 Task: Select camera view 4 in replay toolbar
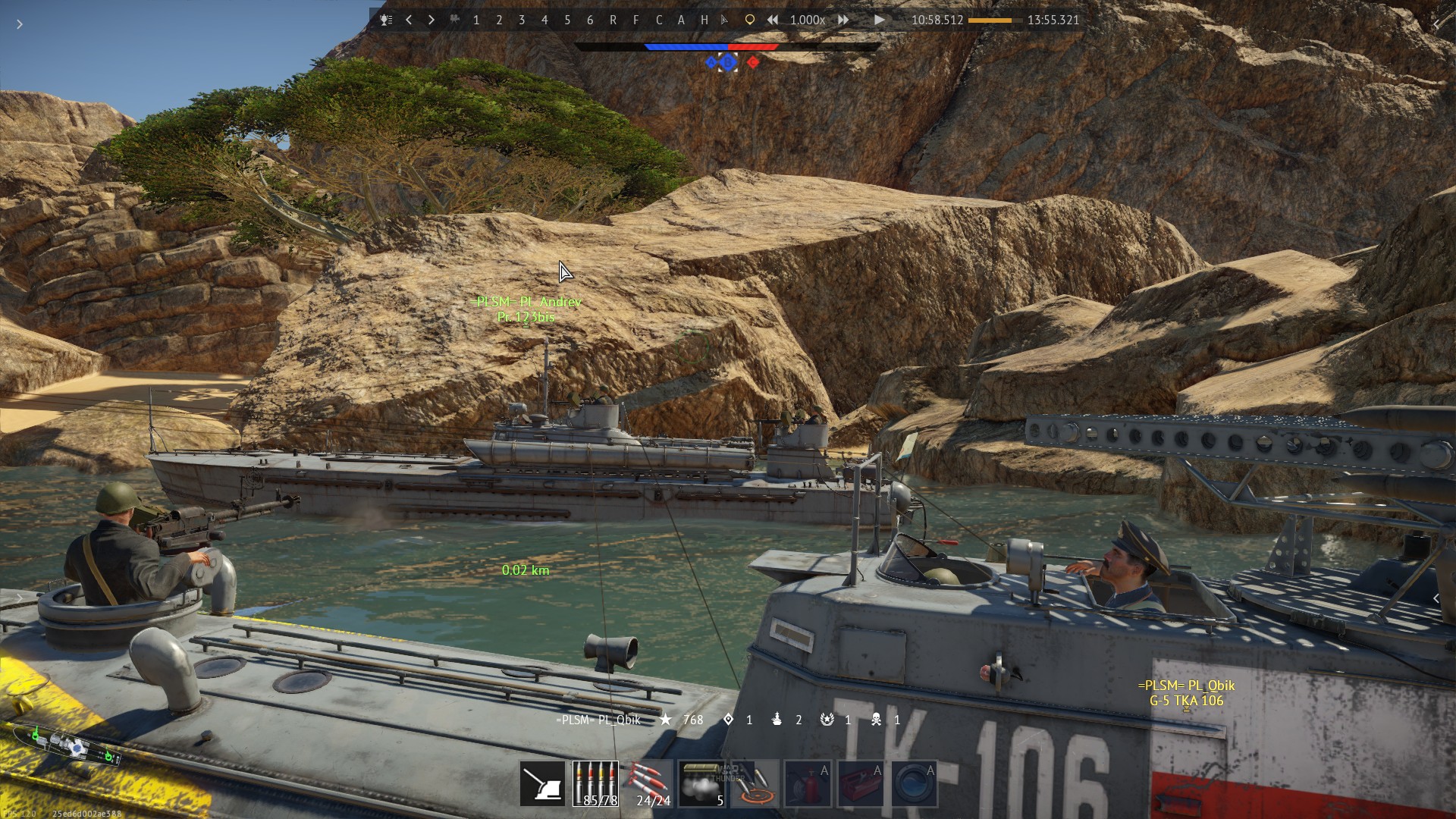pyautogui.click(x=544, y=20)
